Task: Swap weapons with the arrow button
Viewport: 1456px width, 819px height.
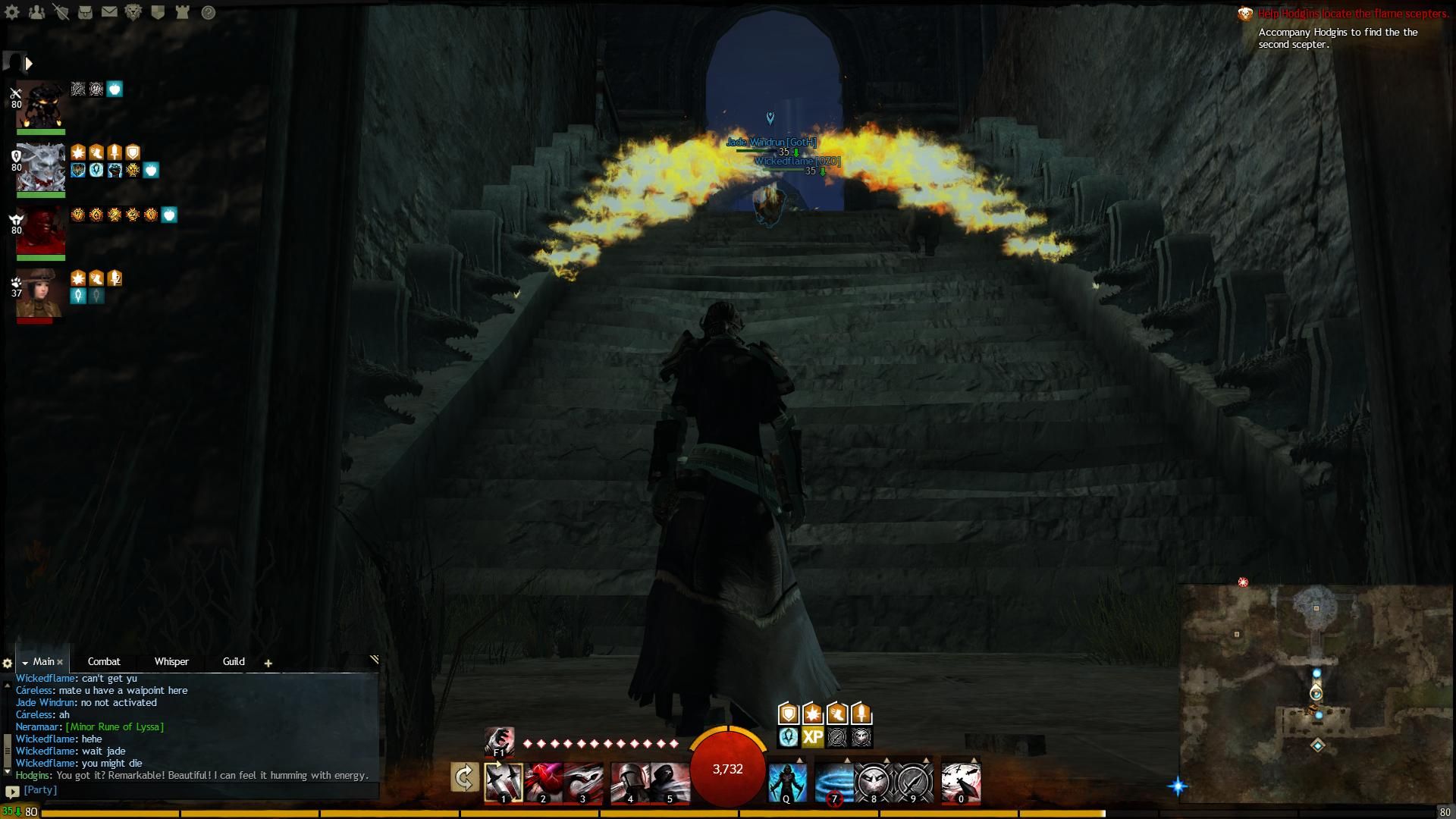Action: coord(464,777)
